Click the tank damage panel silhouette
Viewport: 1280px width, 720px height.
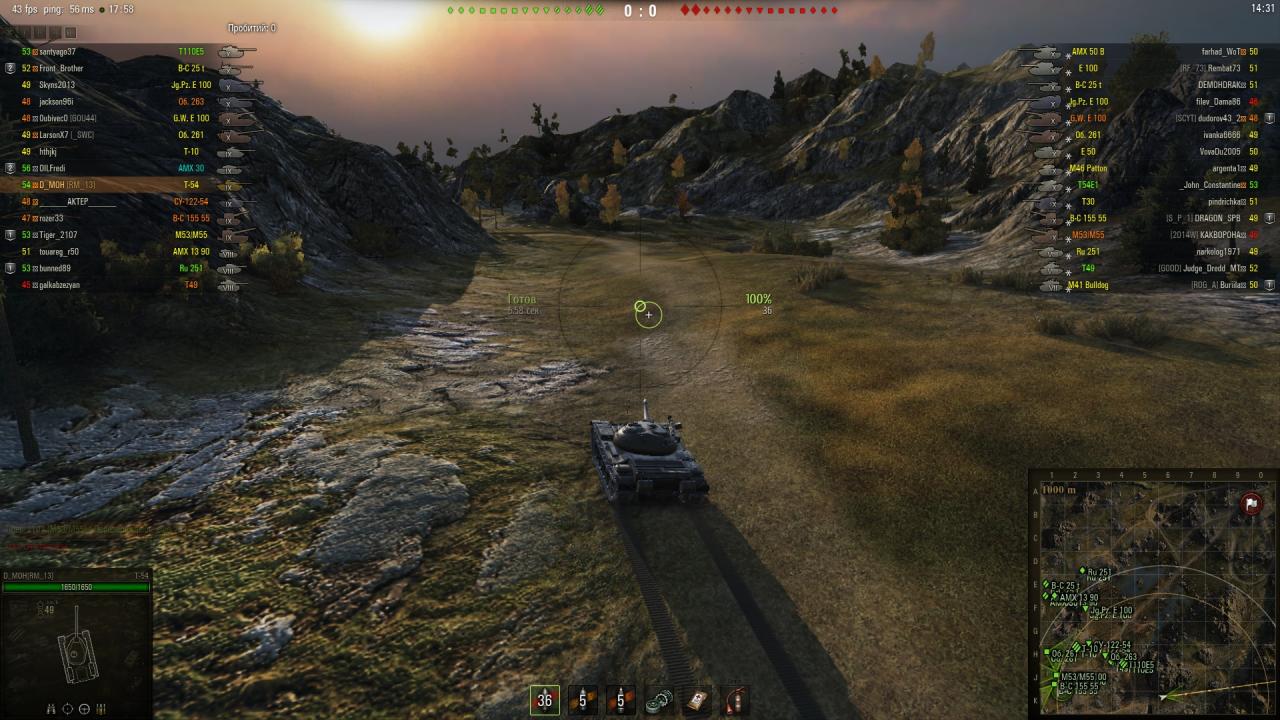pos(75,650)
